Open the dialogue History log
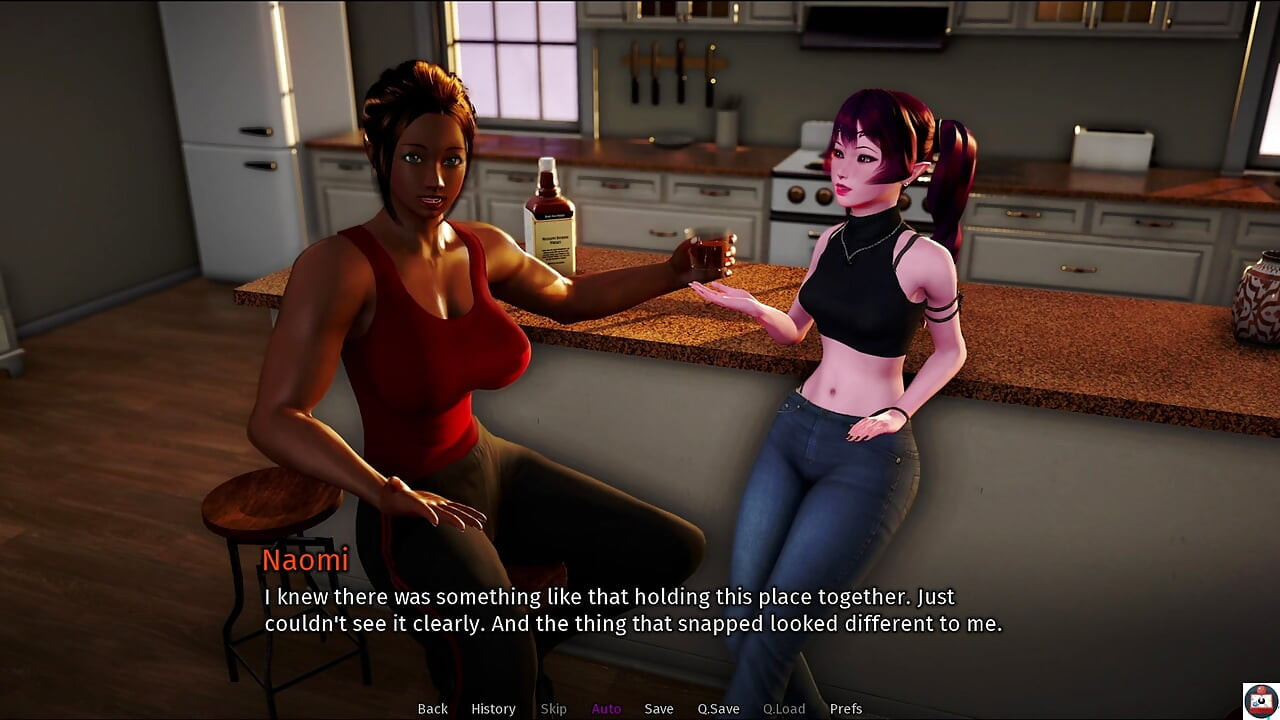The image size is (1280, 720). click(x=493, y=709)
